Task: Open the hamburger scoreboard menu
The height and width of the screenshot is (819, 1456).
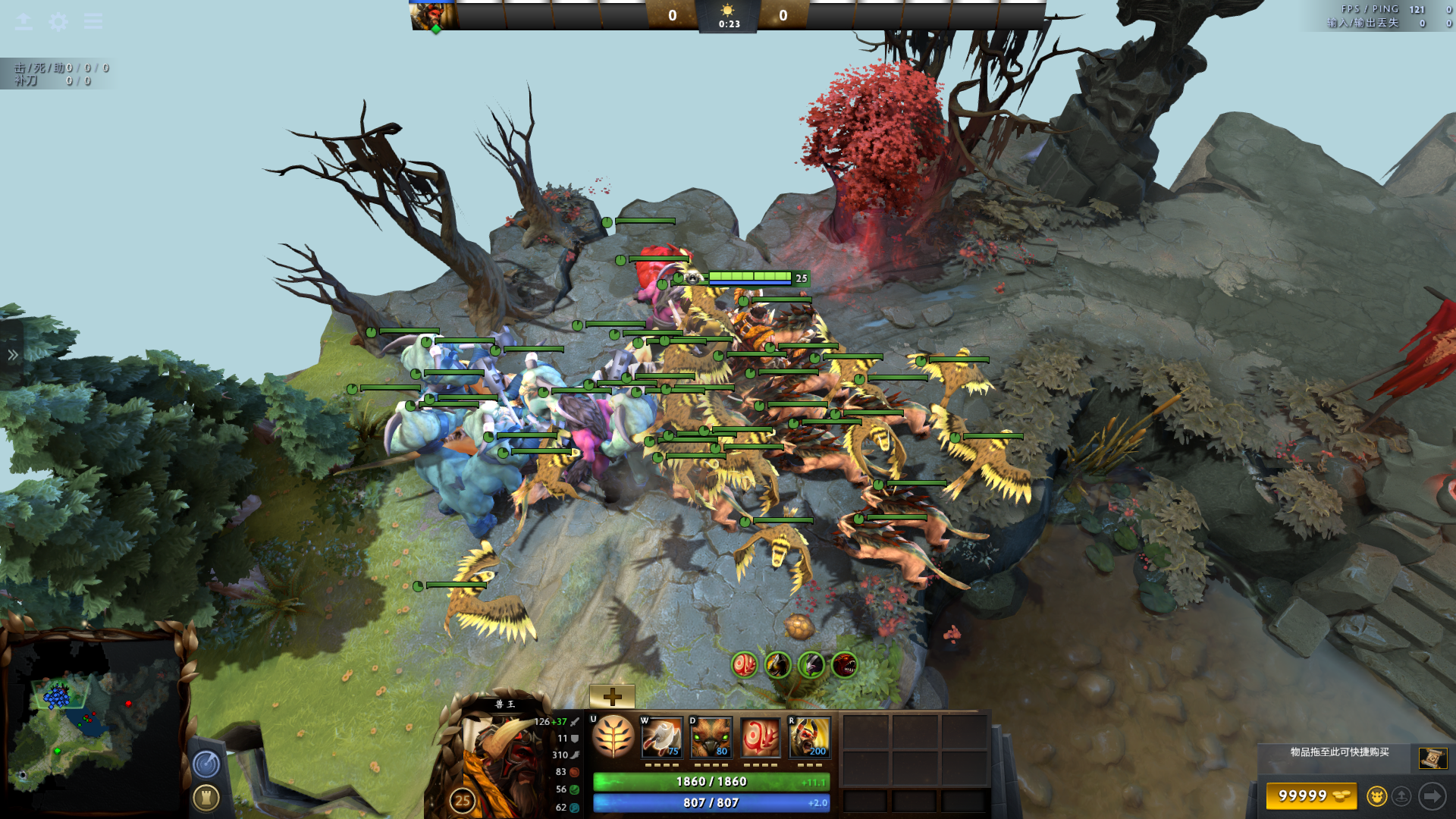Action: pos(93,21)
